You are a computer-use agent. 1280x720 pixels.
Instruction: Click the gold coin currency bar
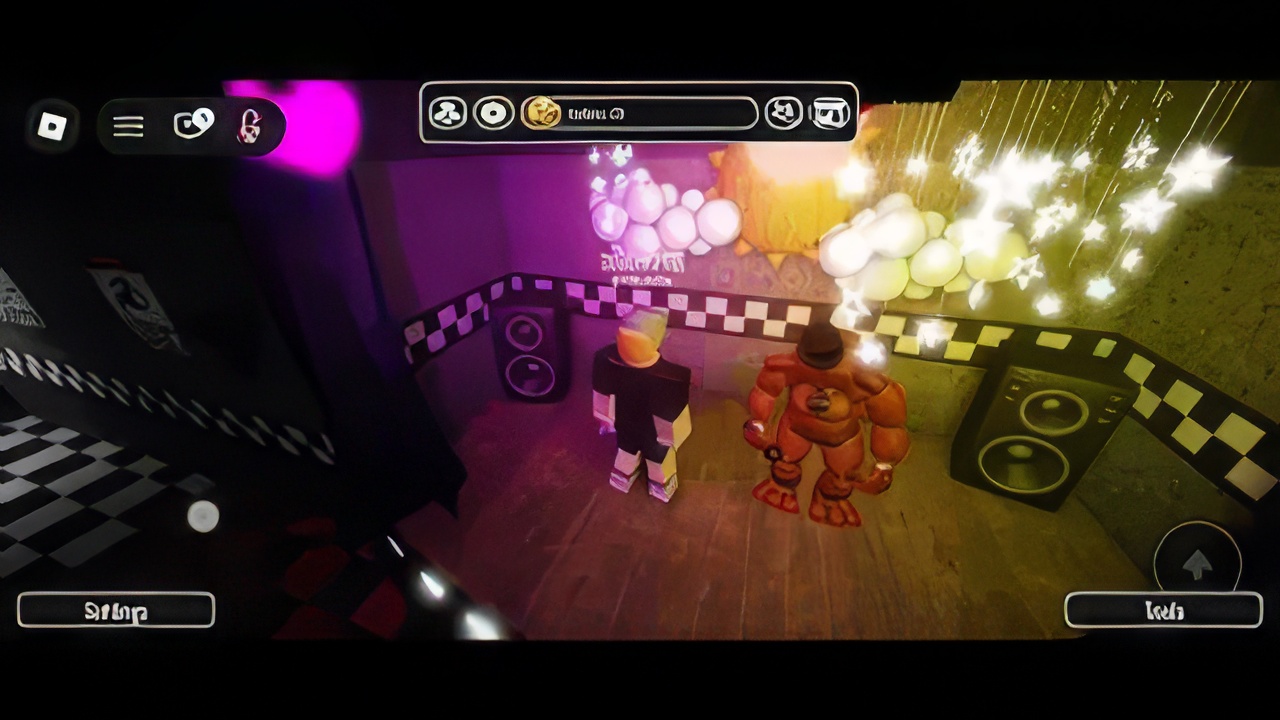coord(640,113)
